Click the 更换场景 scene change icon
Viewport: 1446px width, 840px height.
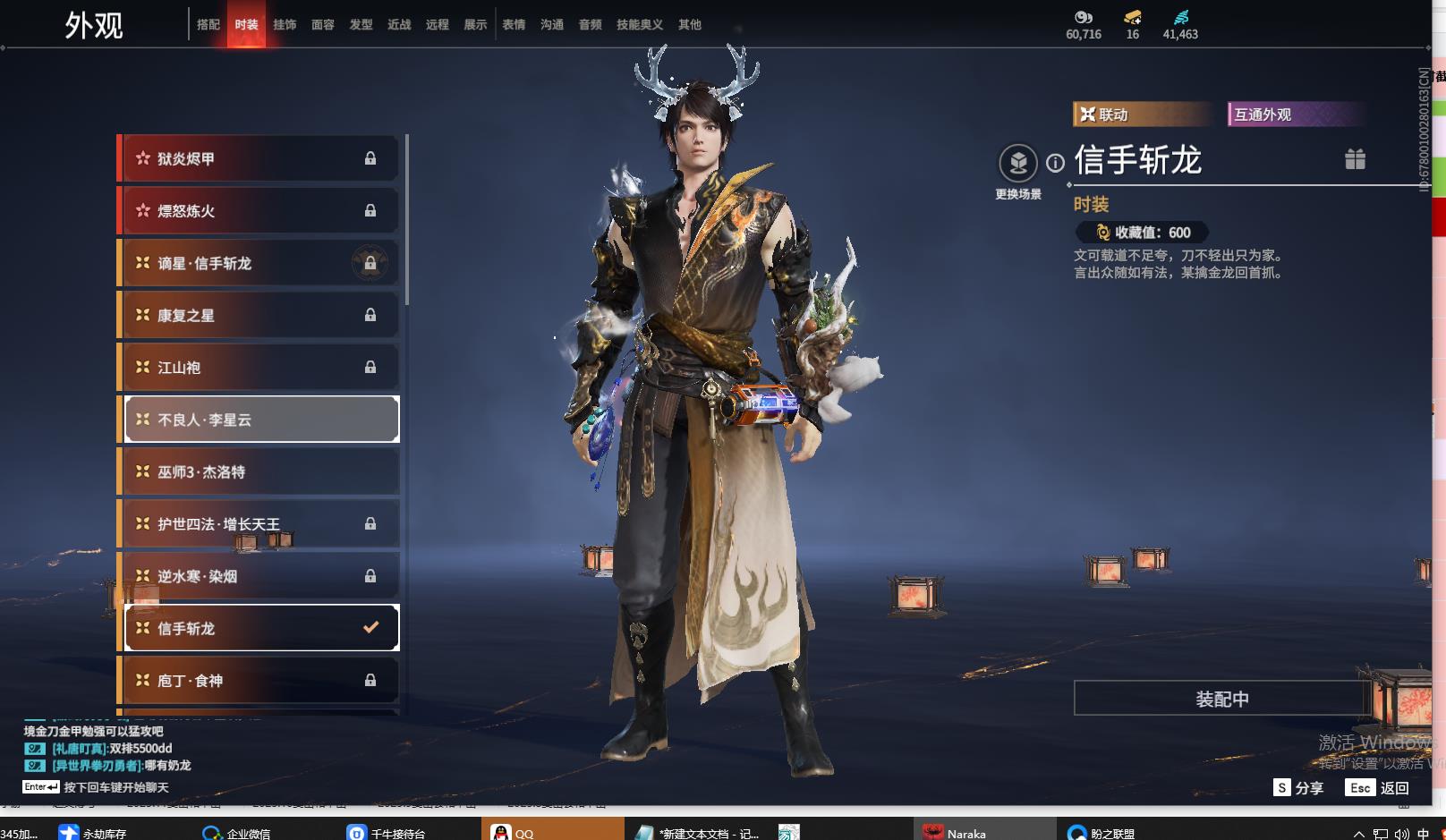[1018, 164]
